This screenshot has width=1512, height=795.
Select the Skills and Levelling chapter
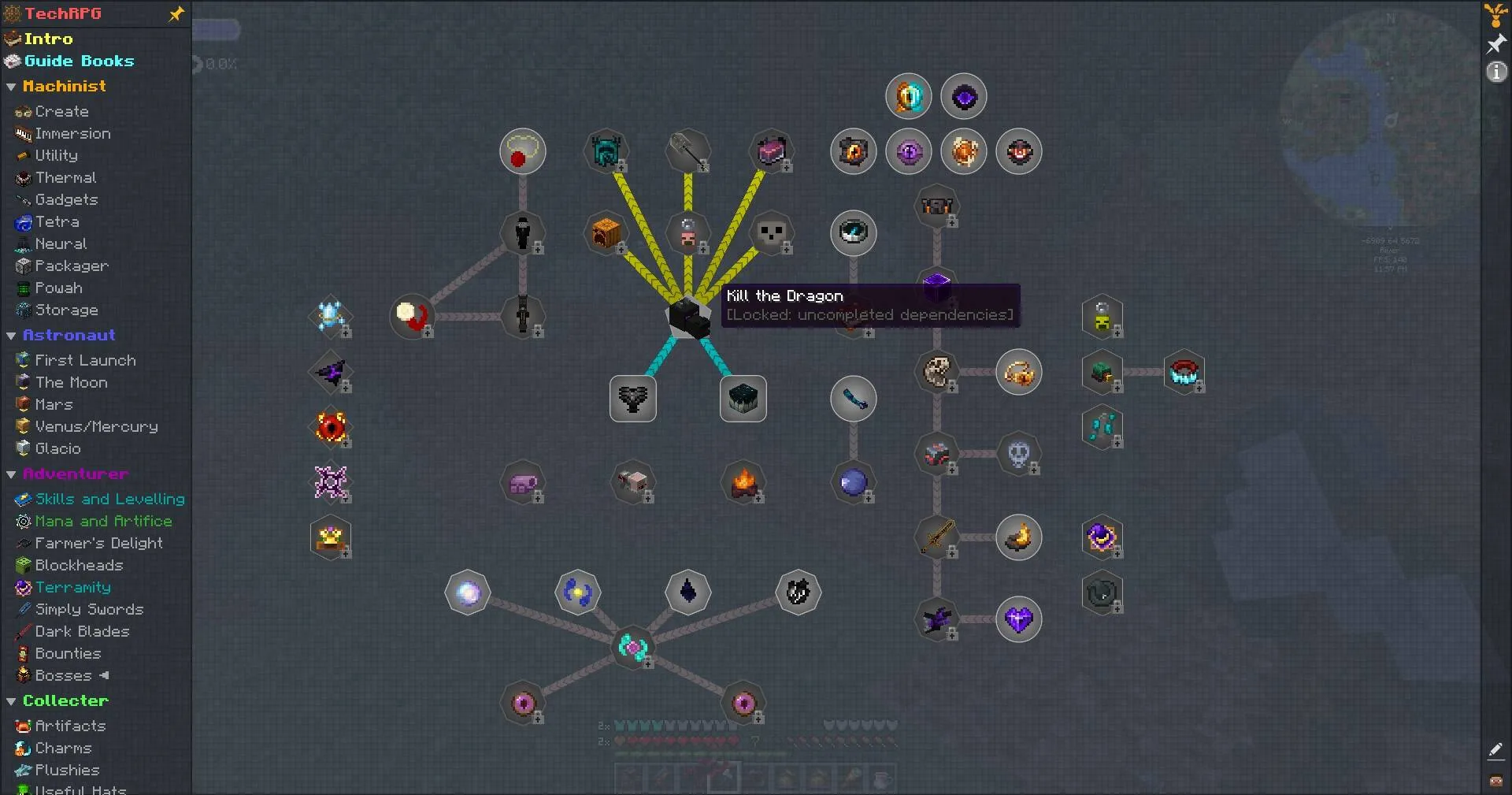coord(109,499)
